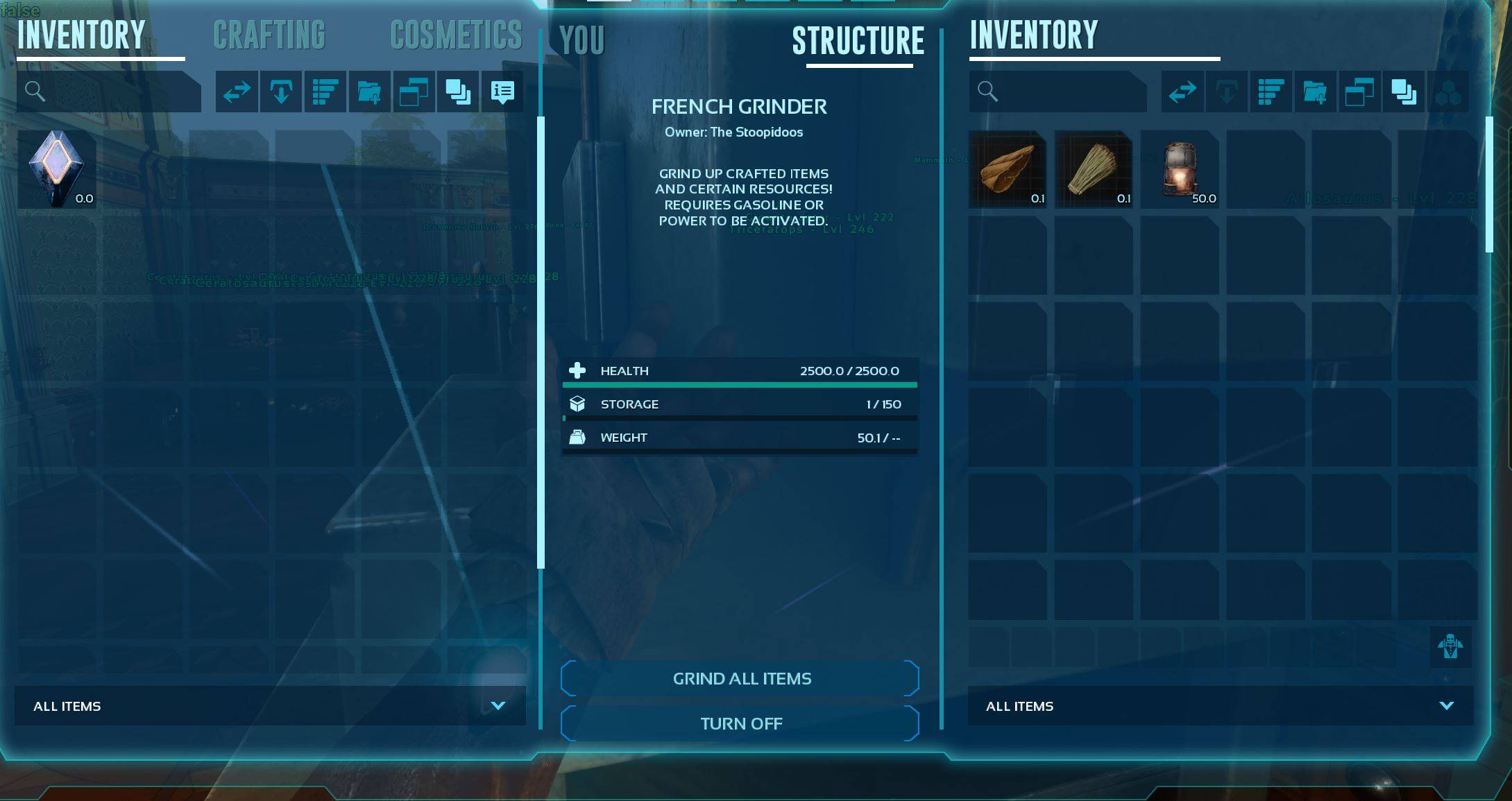Open the sorting options icon in player inventory

(325, 91)
